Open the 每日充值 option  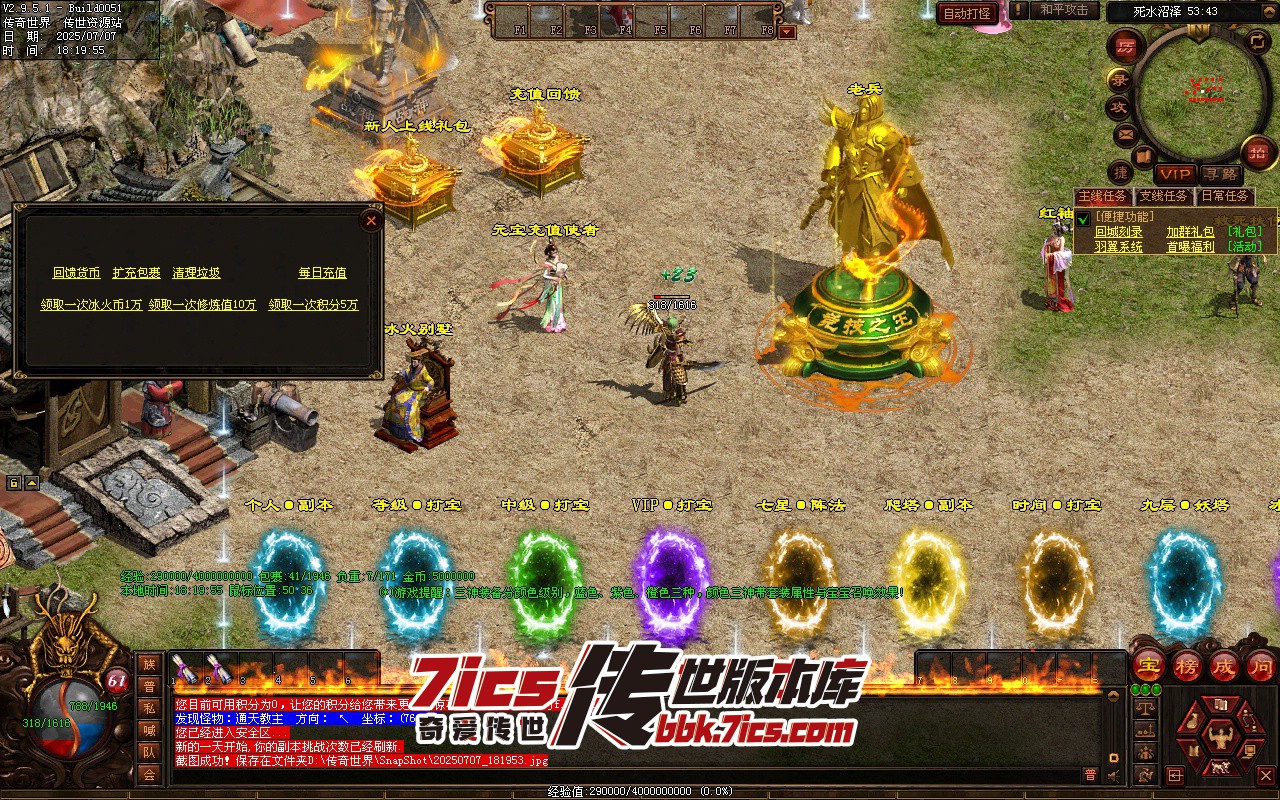(x=322, y=273)
